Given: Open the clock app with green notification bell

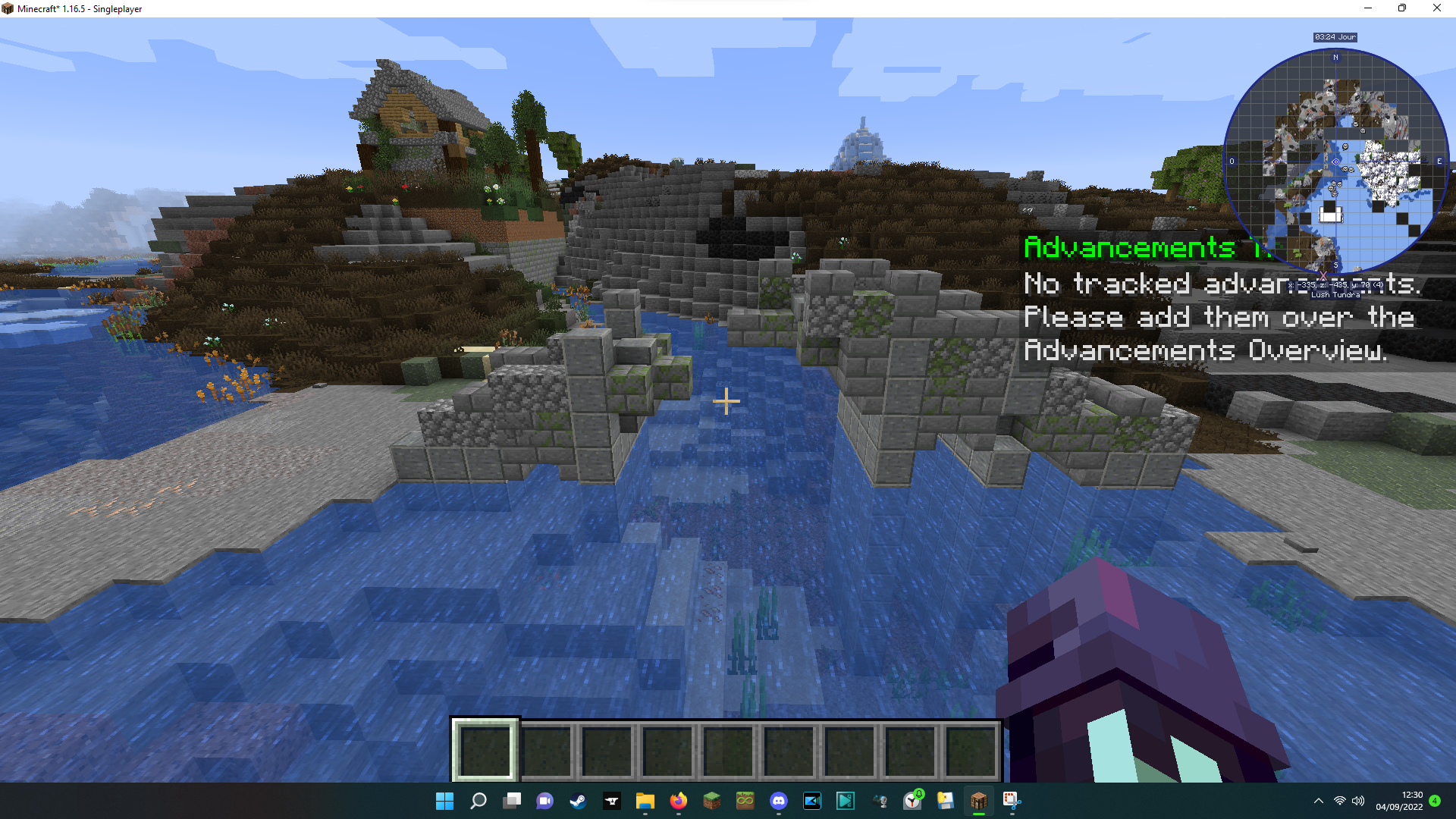Looking at the screenshot, I should (912, 801).
